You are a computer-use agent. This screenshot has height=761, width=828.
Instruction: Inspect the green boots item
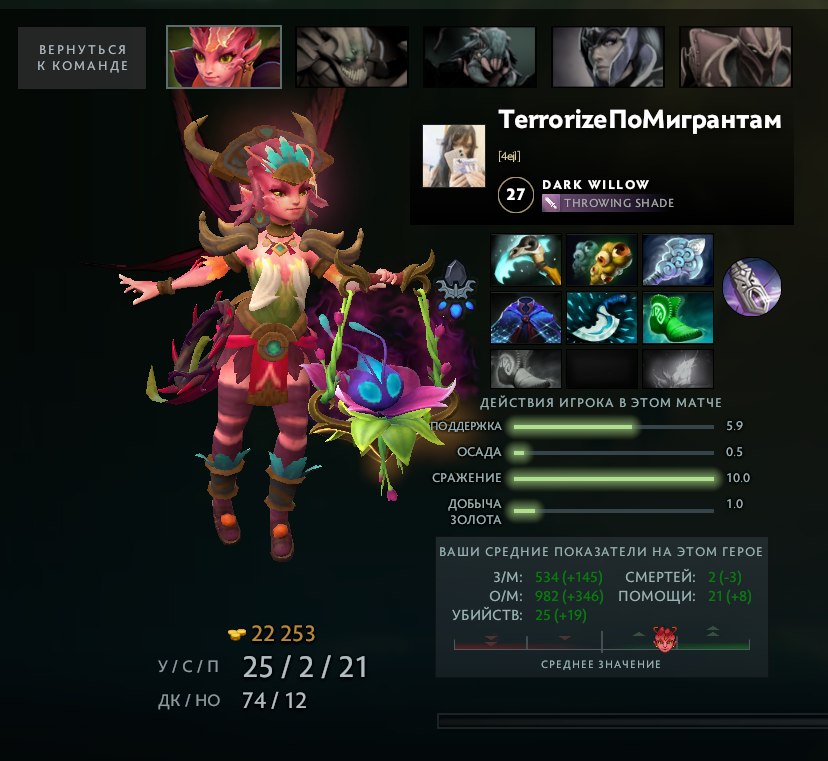pos(677,317)
